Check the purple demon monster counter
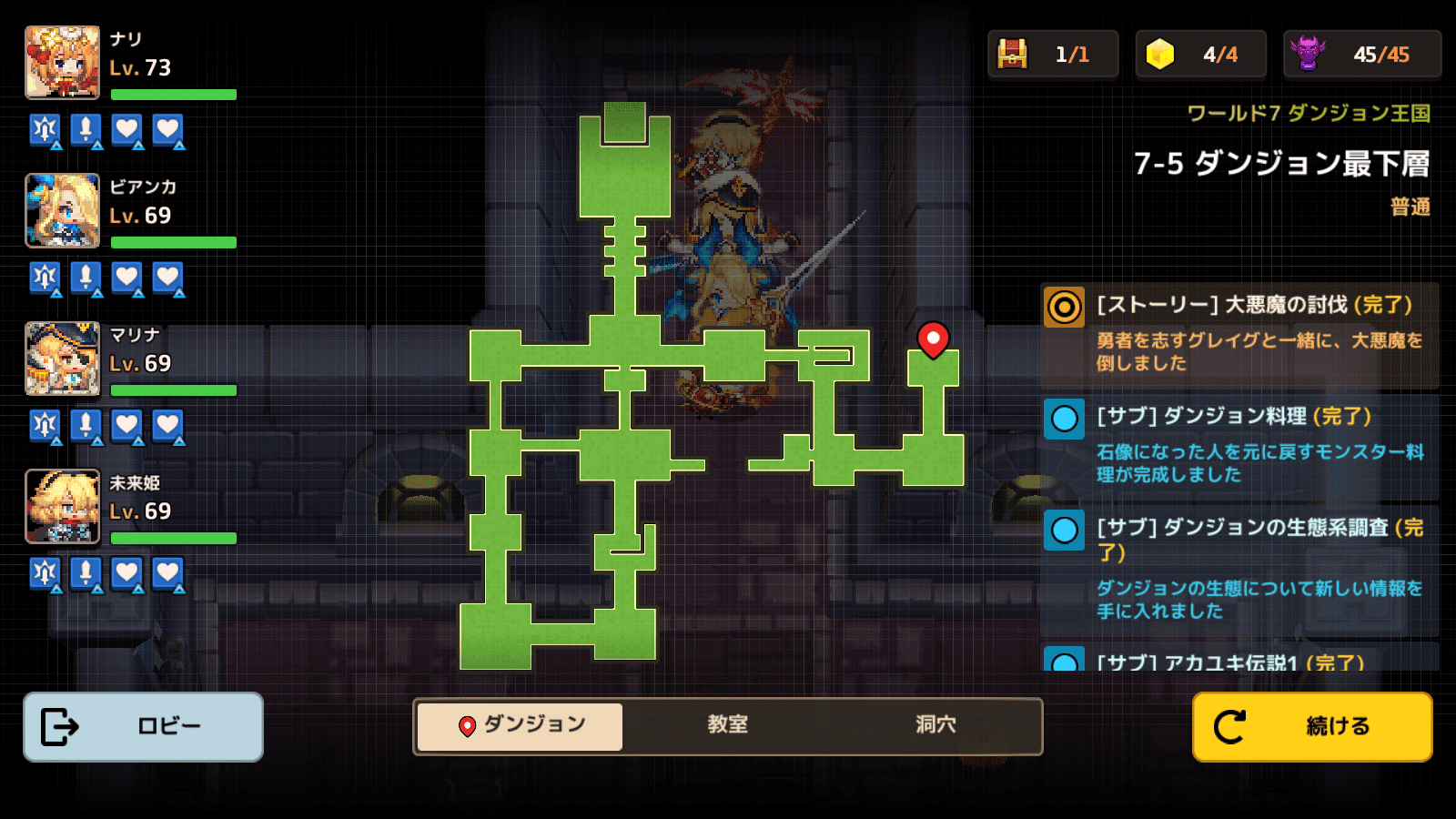This screenshot has height=819, width=1456. pos(1308,54)
